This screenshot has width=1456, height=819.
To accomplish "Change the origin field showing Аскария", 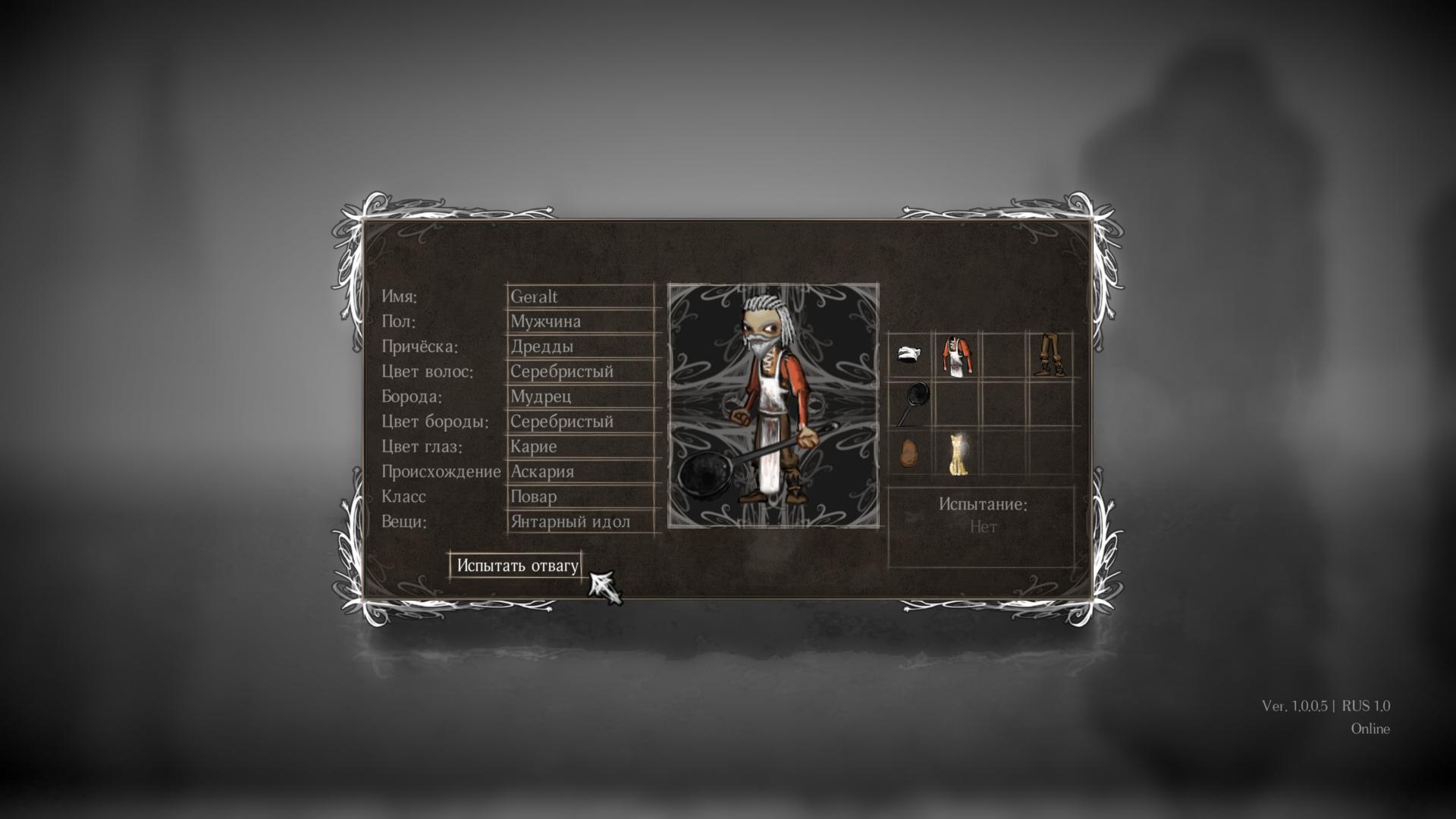I will click(580, 472).
